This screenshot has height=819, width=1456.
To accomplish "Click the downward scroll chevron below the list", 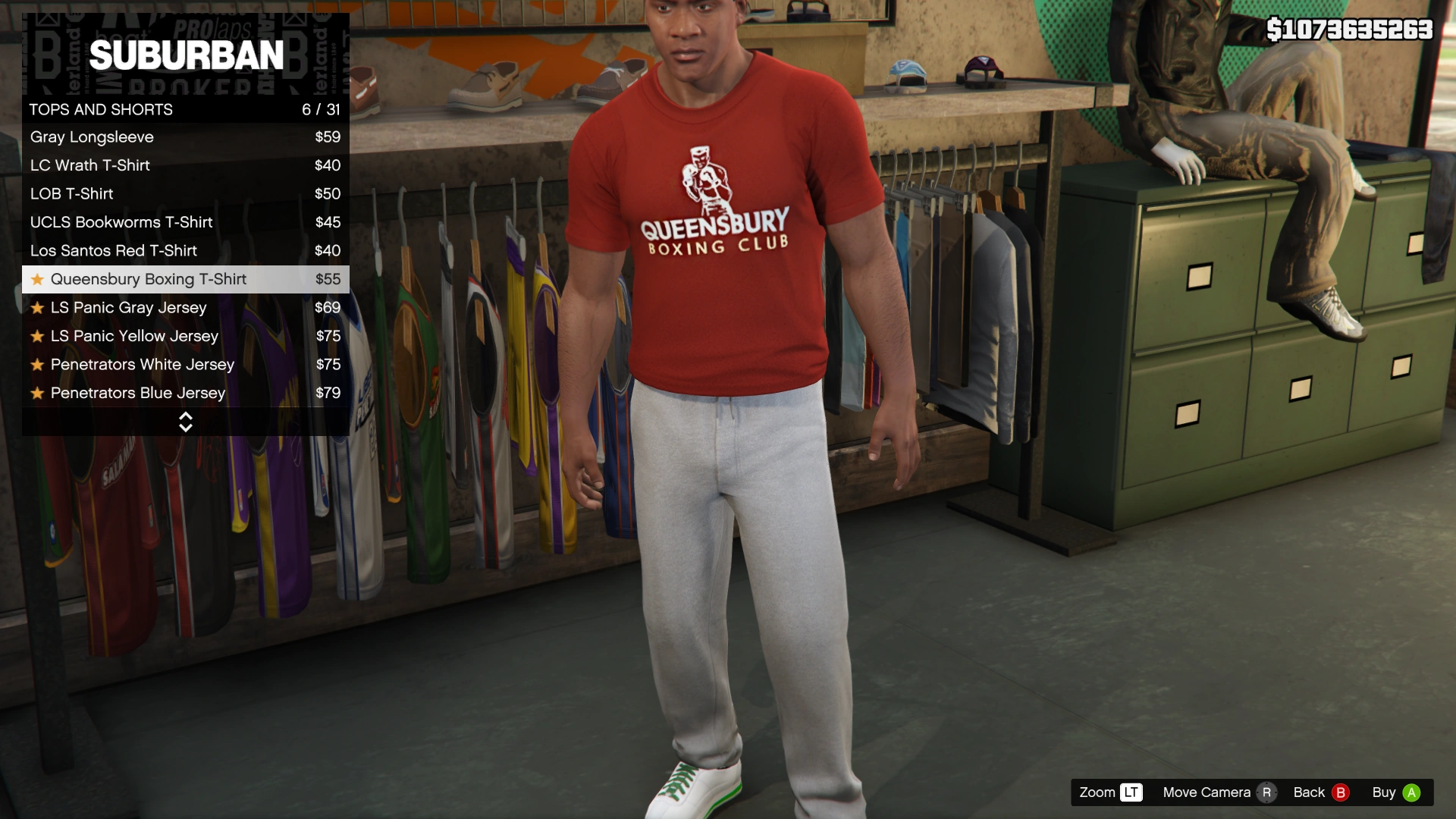I will (186, 428).
